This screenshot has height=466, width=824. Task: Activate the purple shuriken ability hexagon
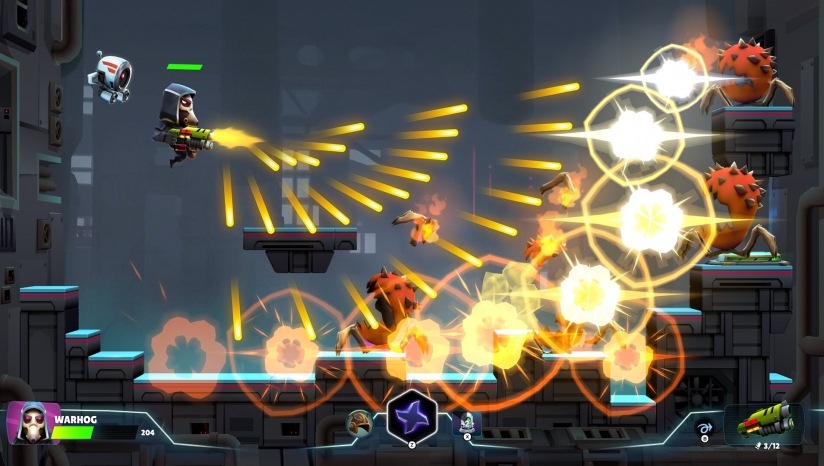(x=412, y=417)
